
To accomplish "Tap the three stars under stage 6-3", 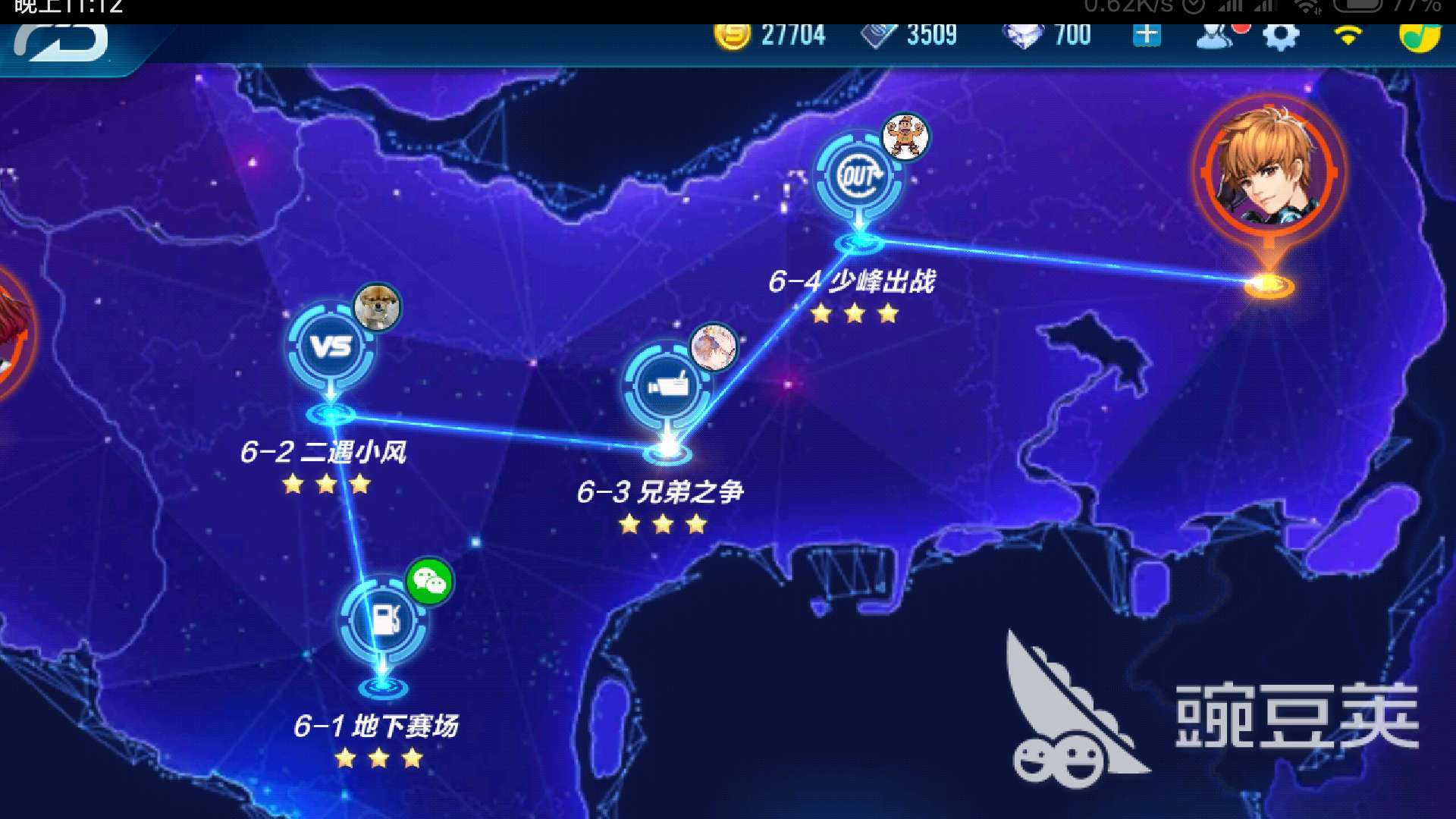I will [663, 523].
